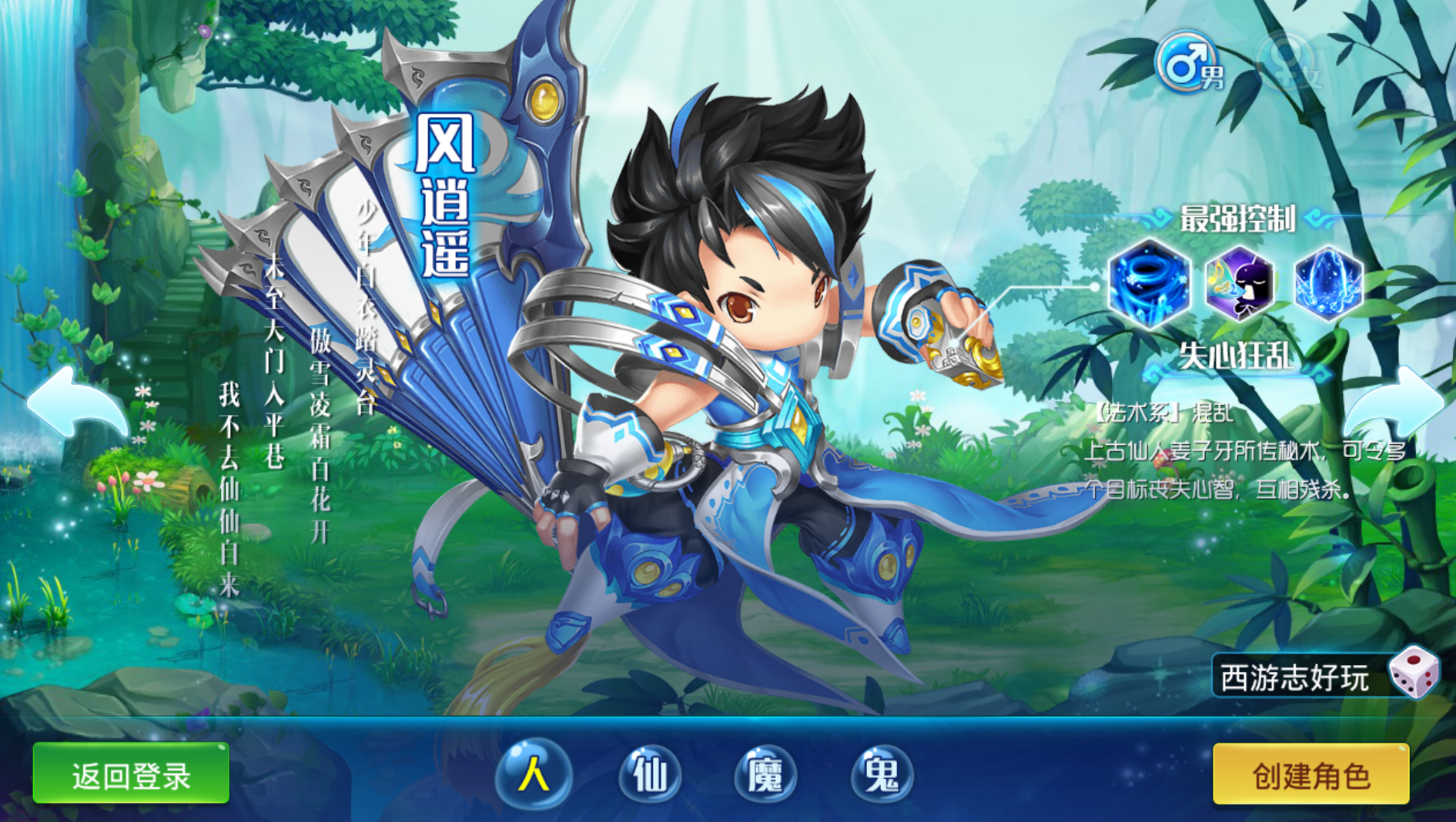Edit the character name field 西游志好玩
Viewport: 1456px width, 822px height.
[x=1297, y=678]
